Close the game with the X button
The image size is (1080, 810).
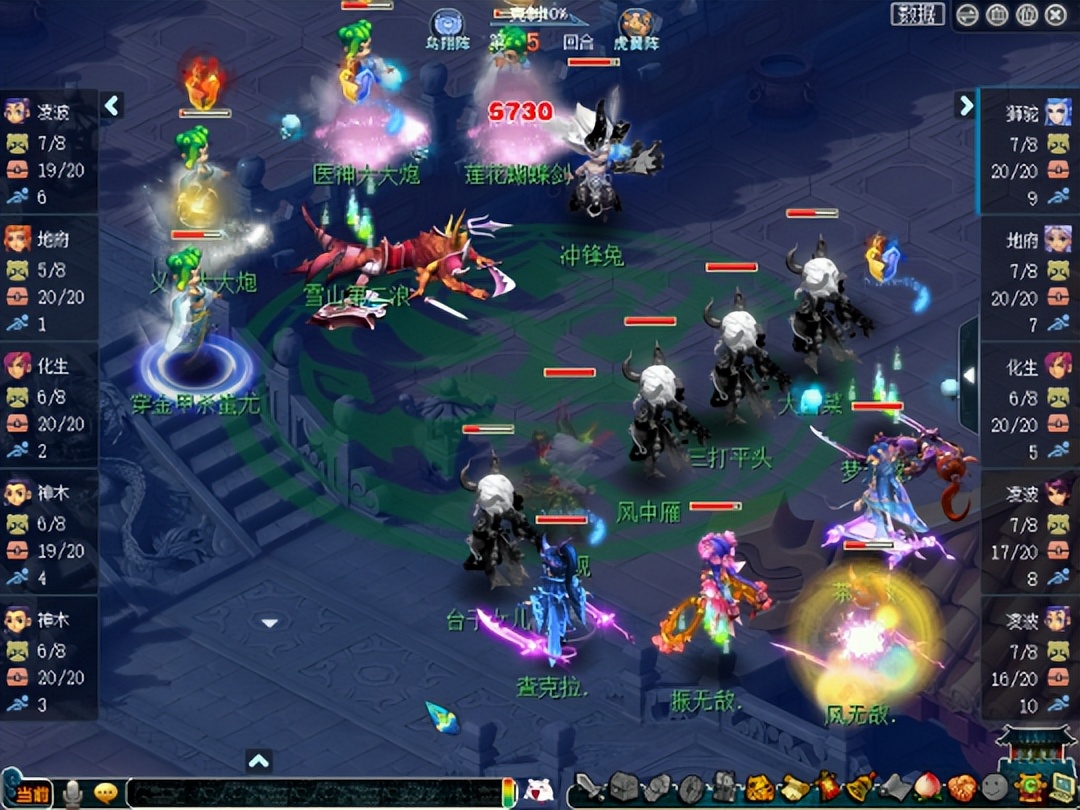tap(1056, 15)
